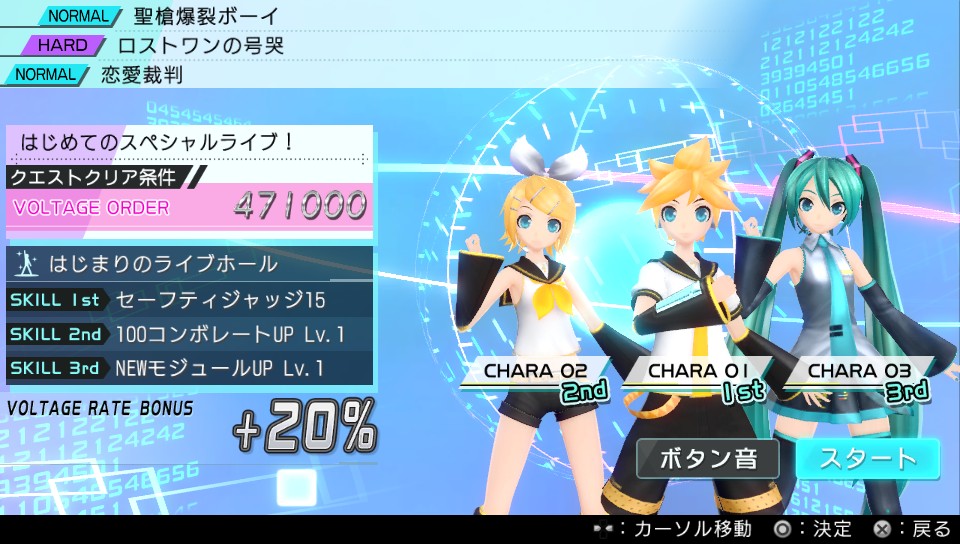Select the SKILL 2nd 100コンボレートUP row
The image size is (960, 544).
[x=190, y=334]
